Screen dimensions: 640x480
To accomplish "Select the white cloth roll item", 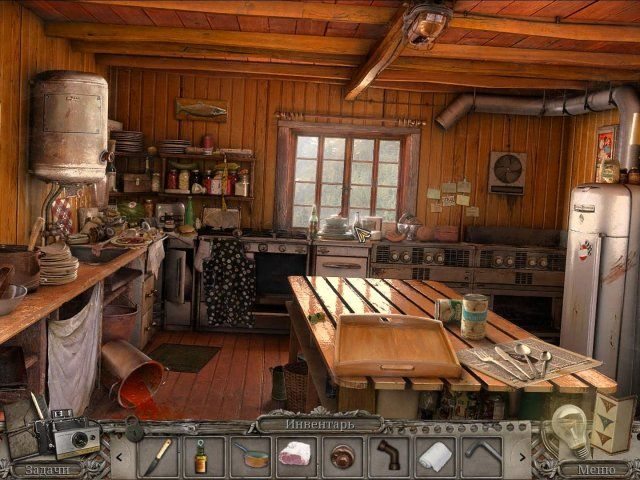I will pos(434,456).
